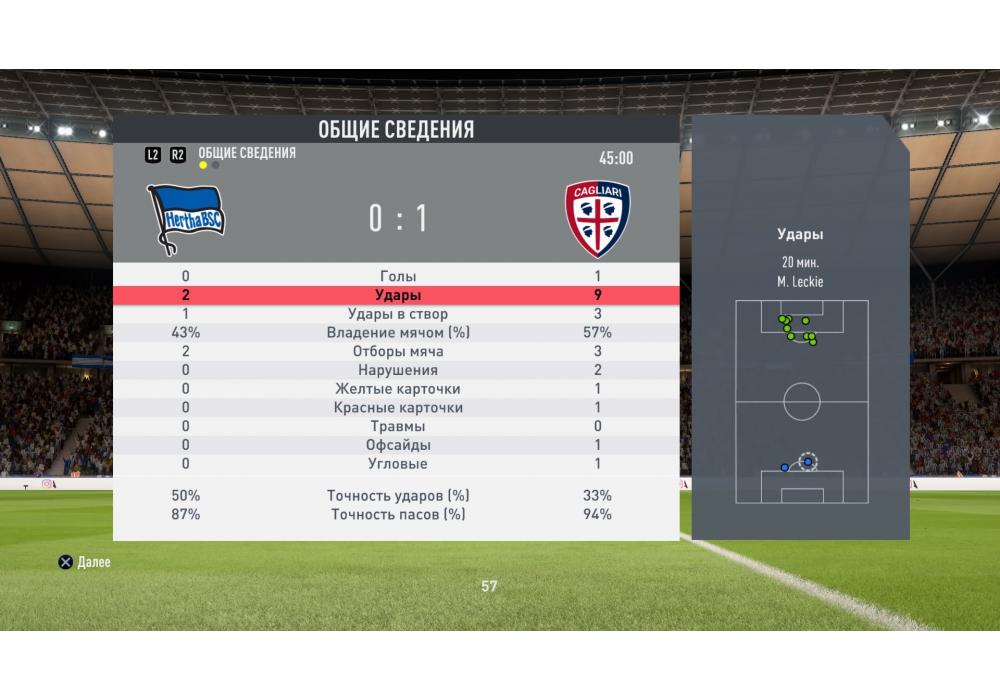Choose the Травмы row
Viewport: 1000px width, 700px height.
(x=398, y=426)
